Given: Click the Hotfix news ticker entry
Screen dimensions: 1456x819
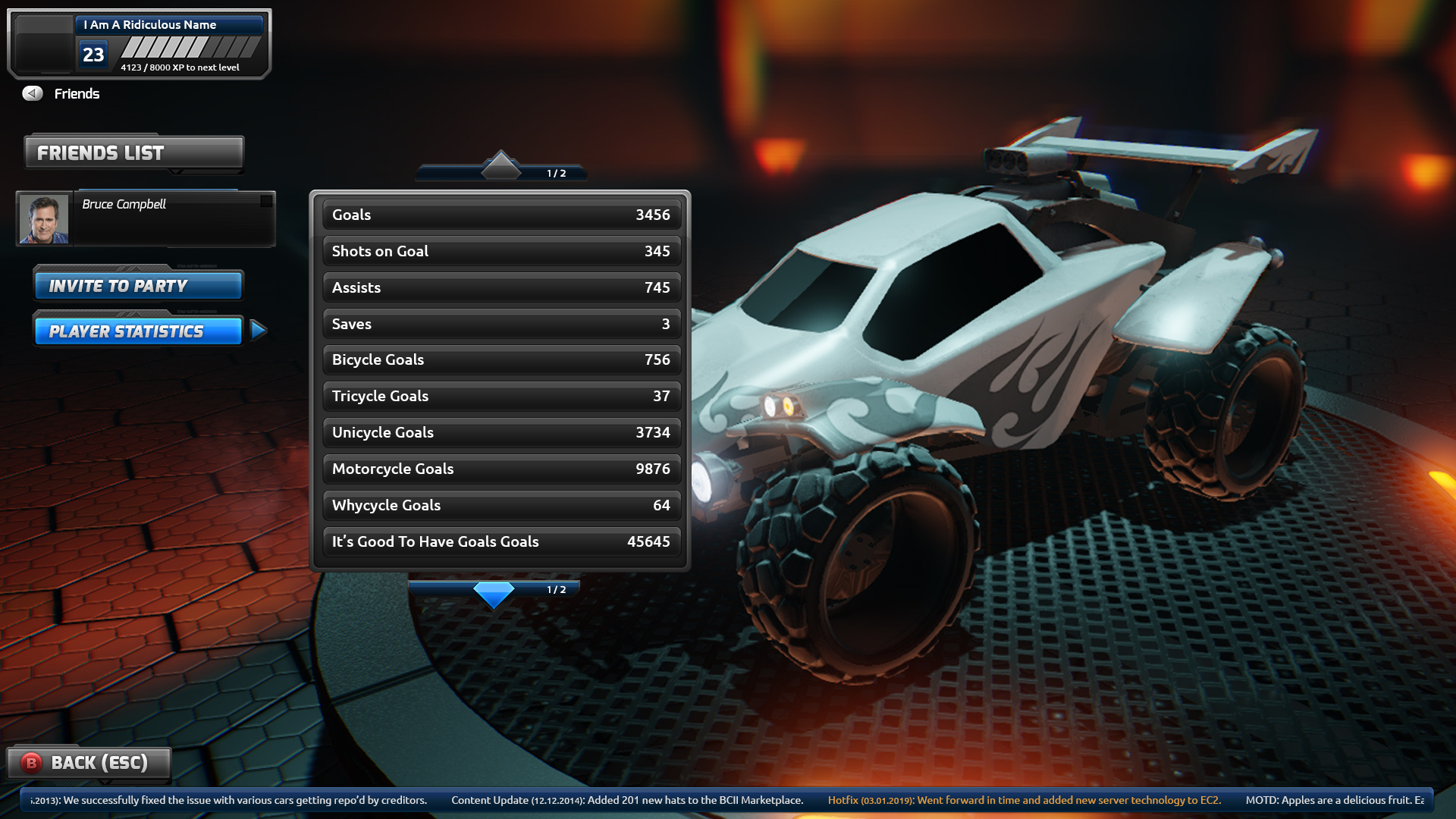Looking at the screenshot, I should click(1024, 800).
